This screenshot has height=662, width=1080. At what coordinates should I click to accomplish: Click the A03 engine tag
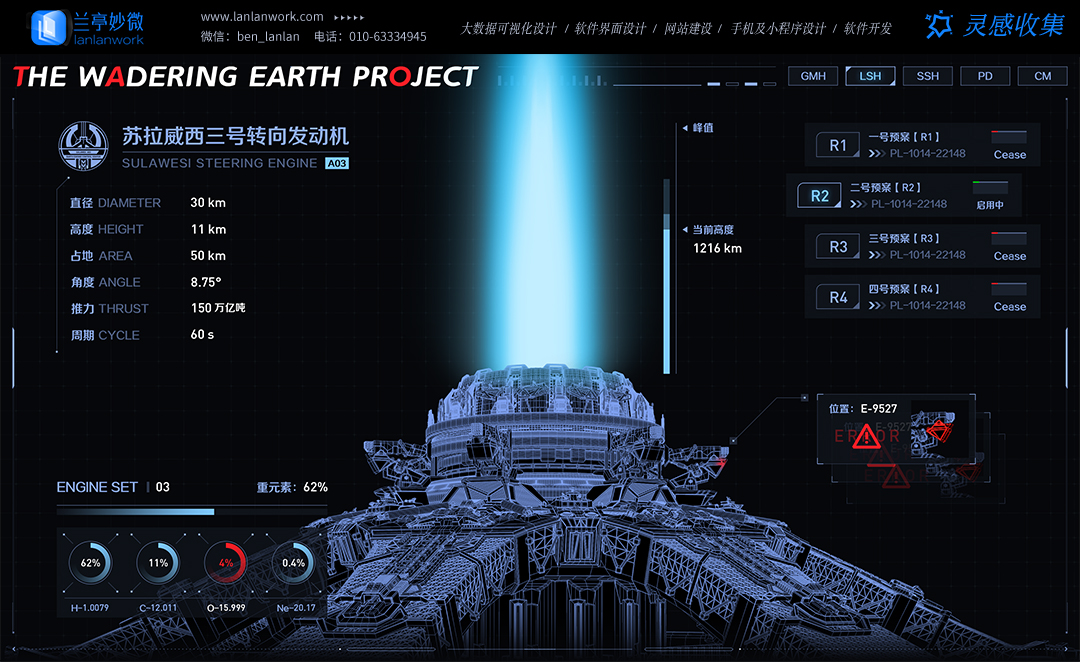[337, 163]
